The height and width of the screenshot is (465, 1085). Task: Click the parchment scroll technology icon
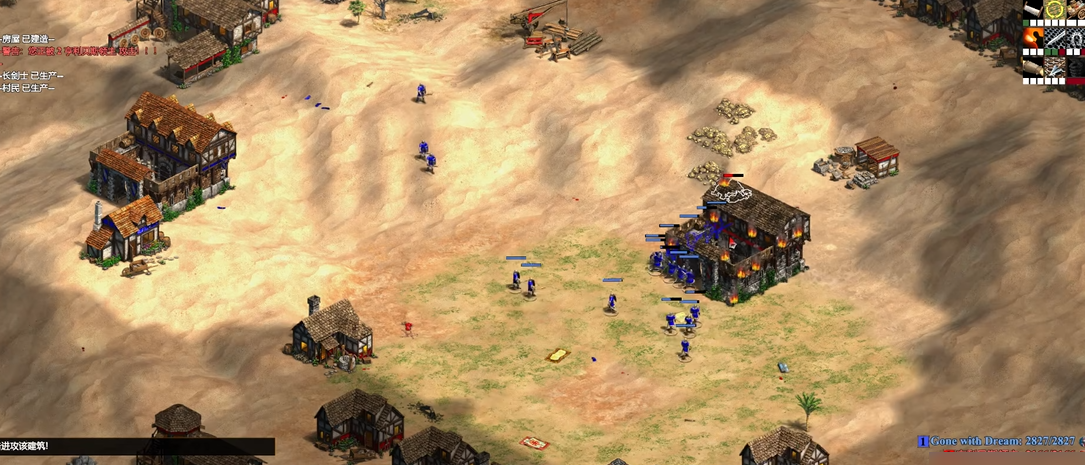point(1033,9)
